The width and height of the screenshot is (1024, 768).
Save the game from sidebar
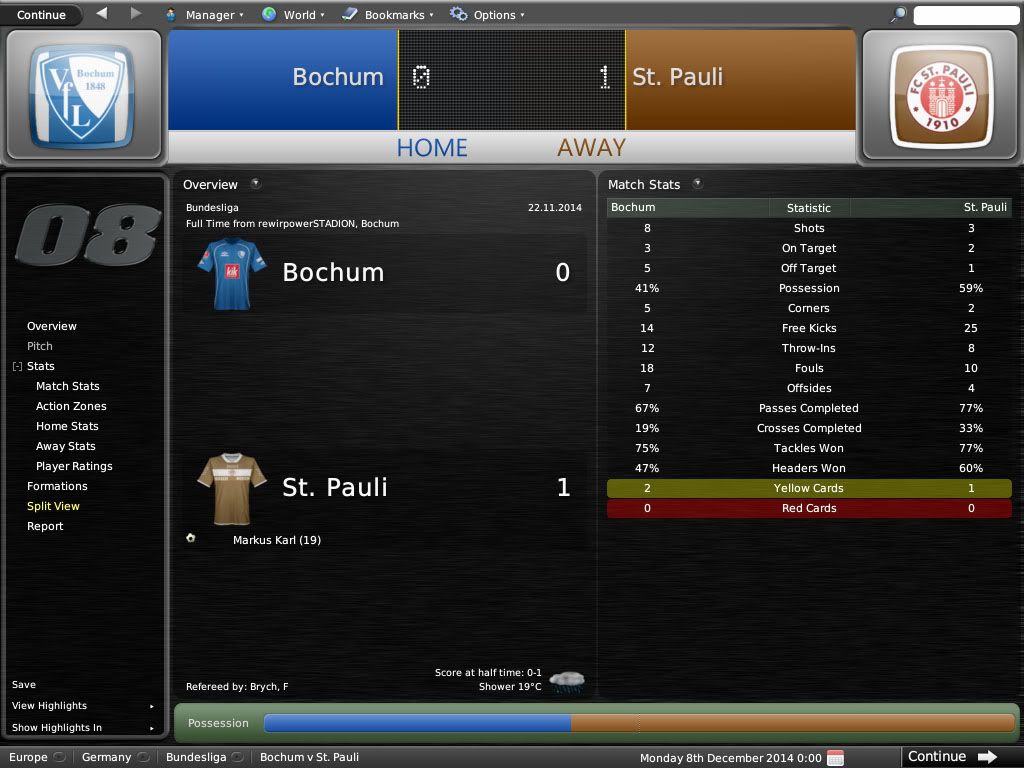pyautogui.click(x=24, y=685)
